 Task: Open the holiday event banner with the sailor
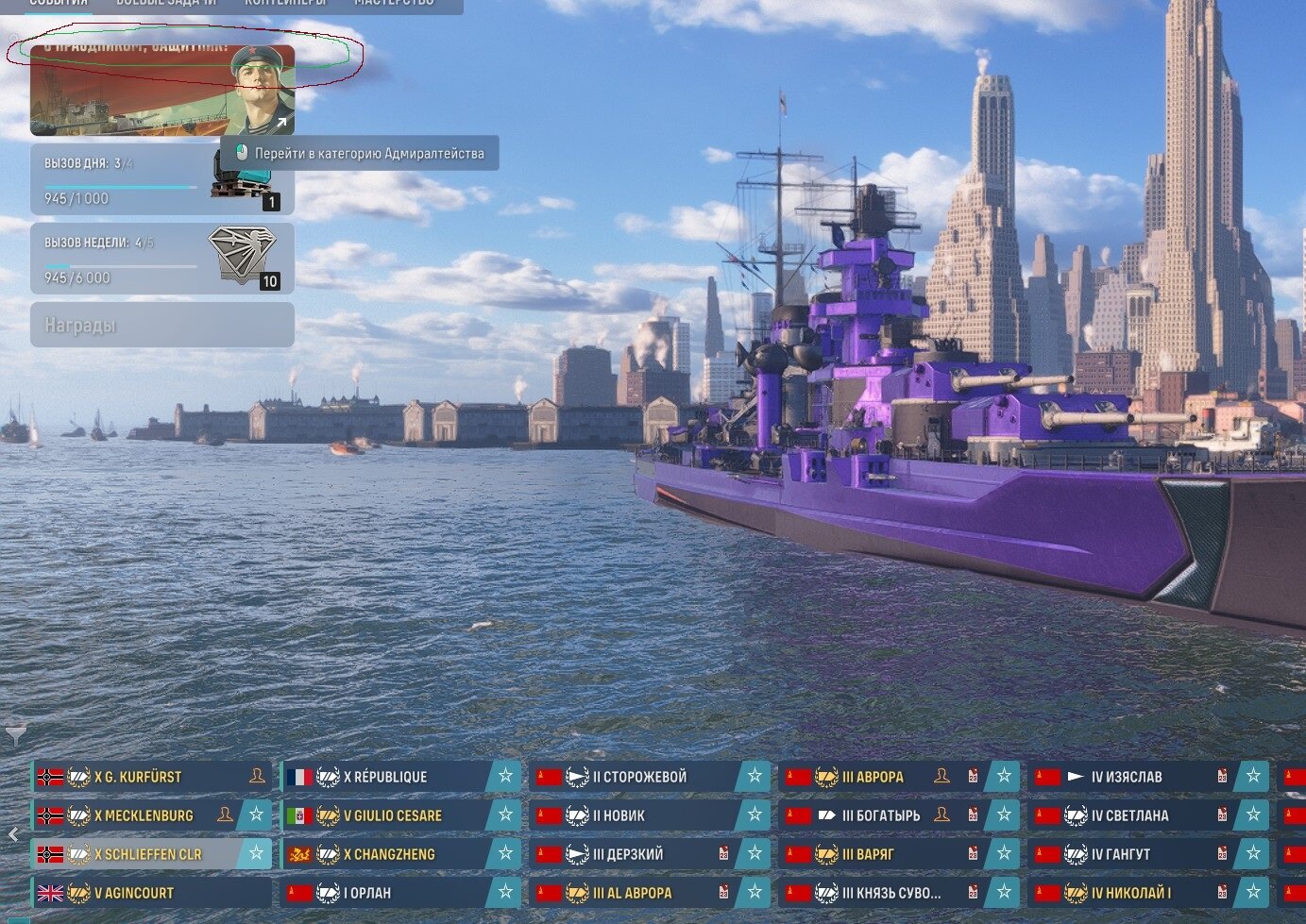(161, 91)
